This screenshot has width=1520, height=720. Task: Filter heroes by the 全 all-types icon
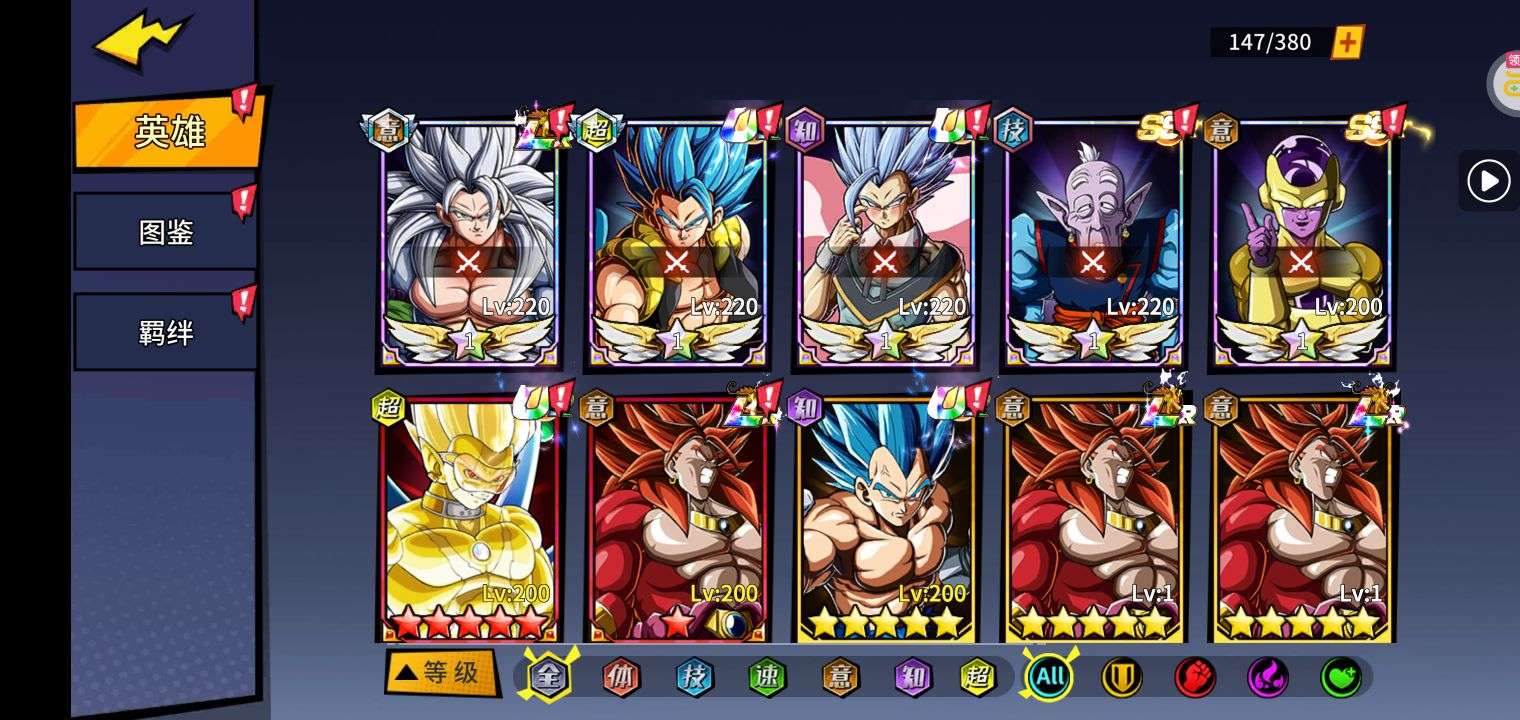tap(548, 677)
